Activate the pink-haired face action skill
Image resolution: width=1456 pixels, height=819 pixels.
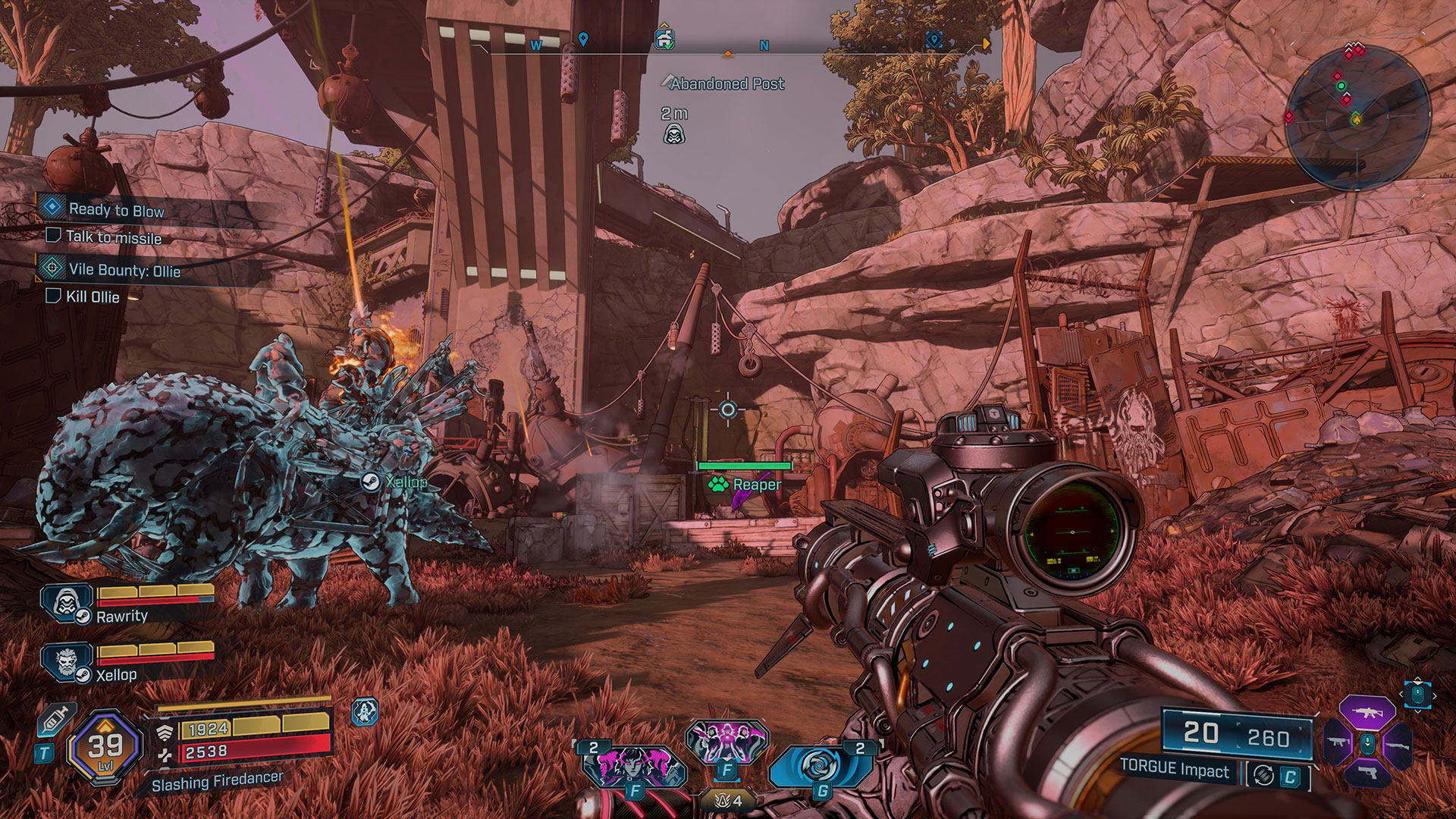(635, 767)
